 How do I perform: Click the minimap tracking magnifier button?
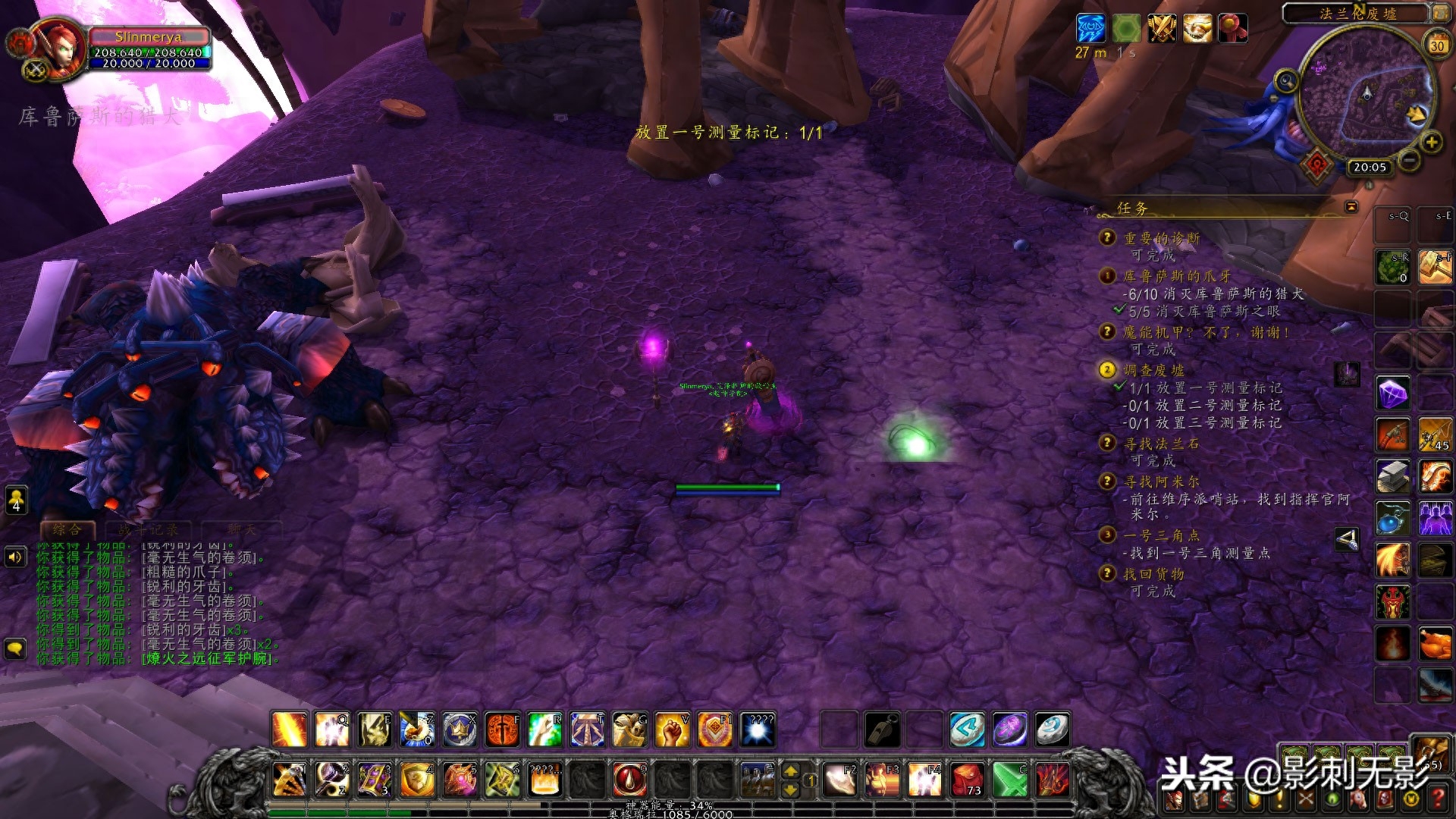pos(1285,80)
